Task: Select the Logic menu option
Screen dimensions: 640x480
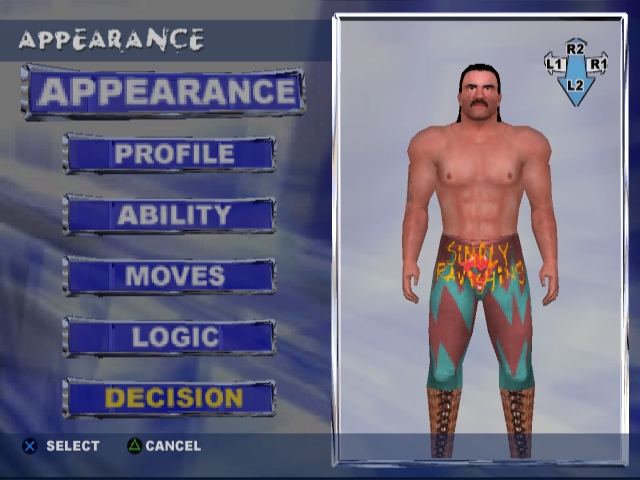Action: 170,337
